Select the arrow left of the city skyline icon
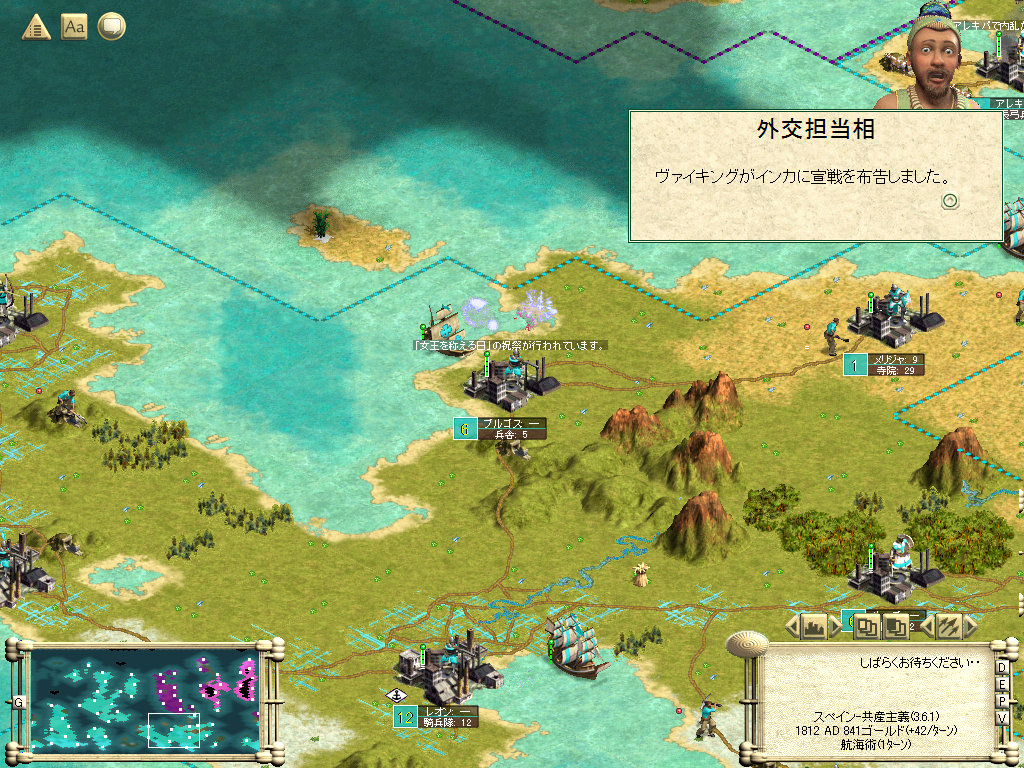Screen dimensions: 1024x768 coord(791,627)
